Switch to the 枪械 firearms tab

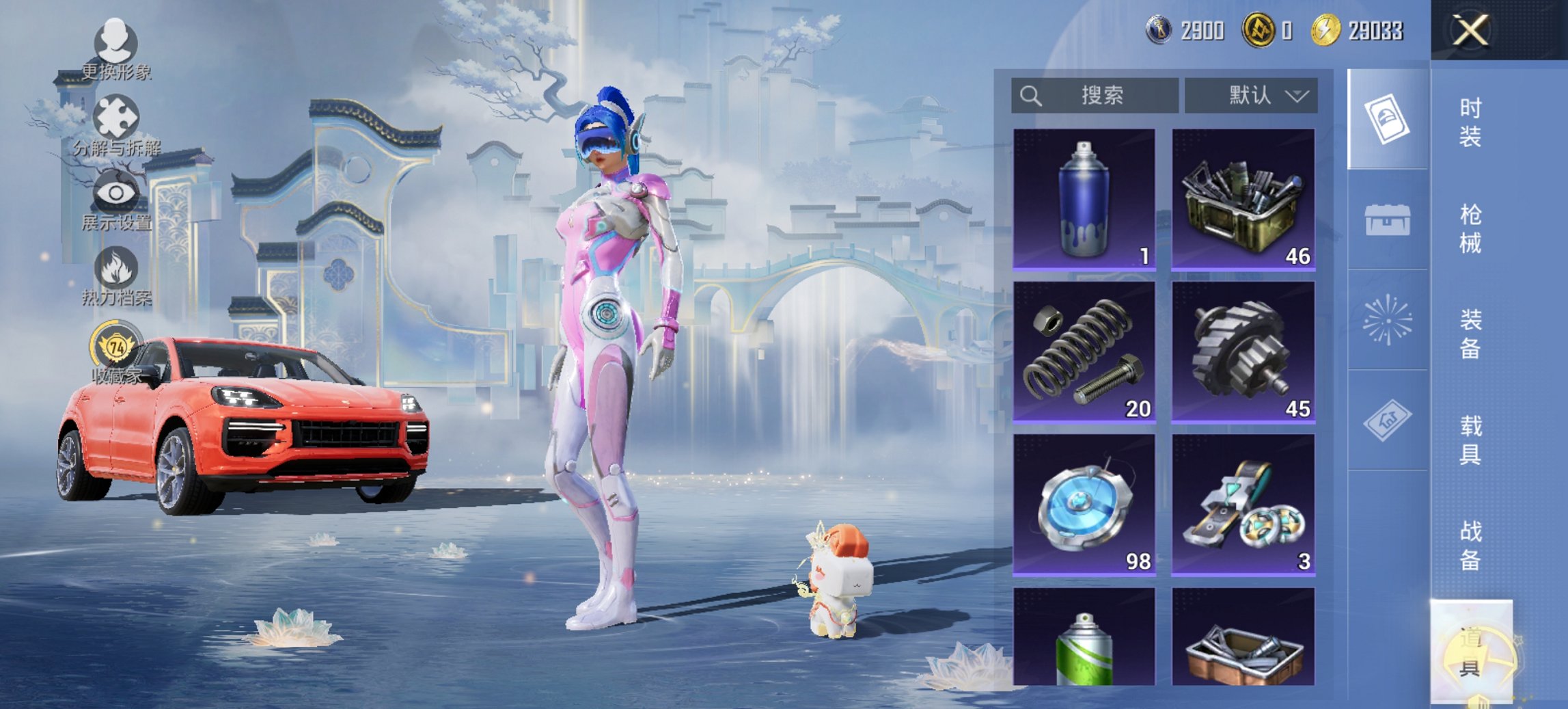click(x=1470, y=228)
